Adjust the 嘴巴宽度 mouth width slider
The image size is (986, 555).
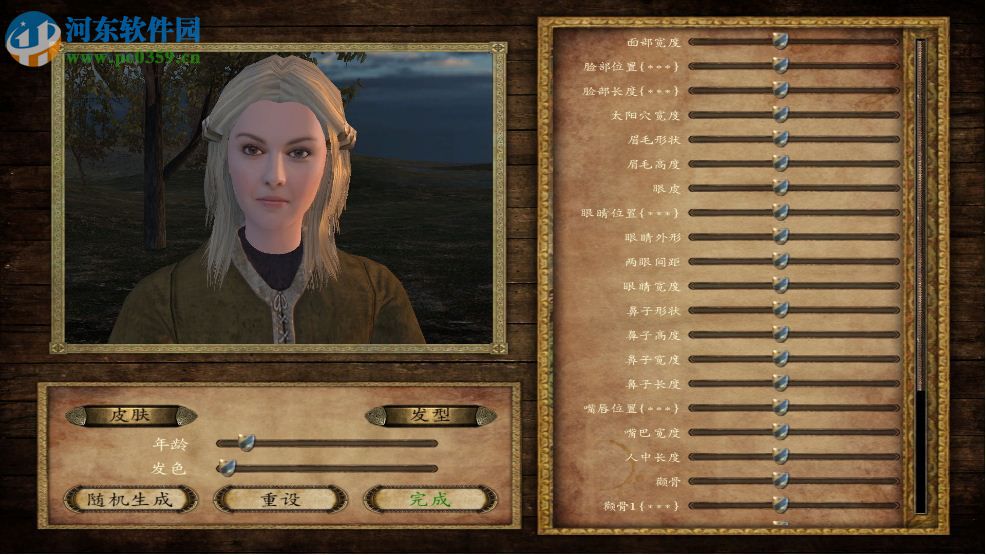[780, 432]
